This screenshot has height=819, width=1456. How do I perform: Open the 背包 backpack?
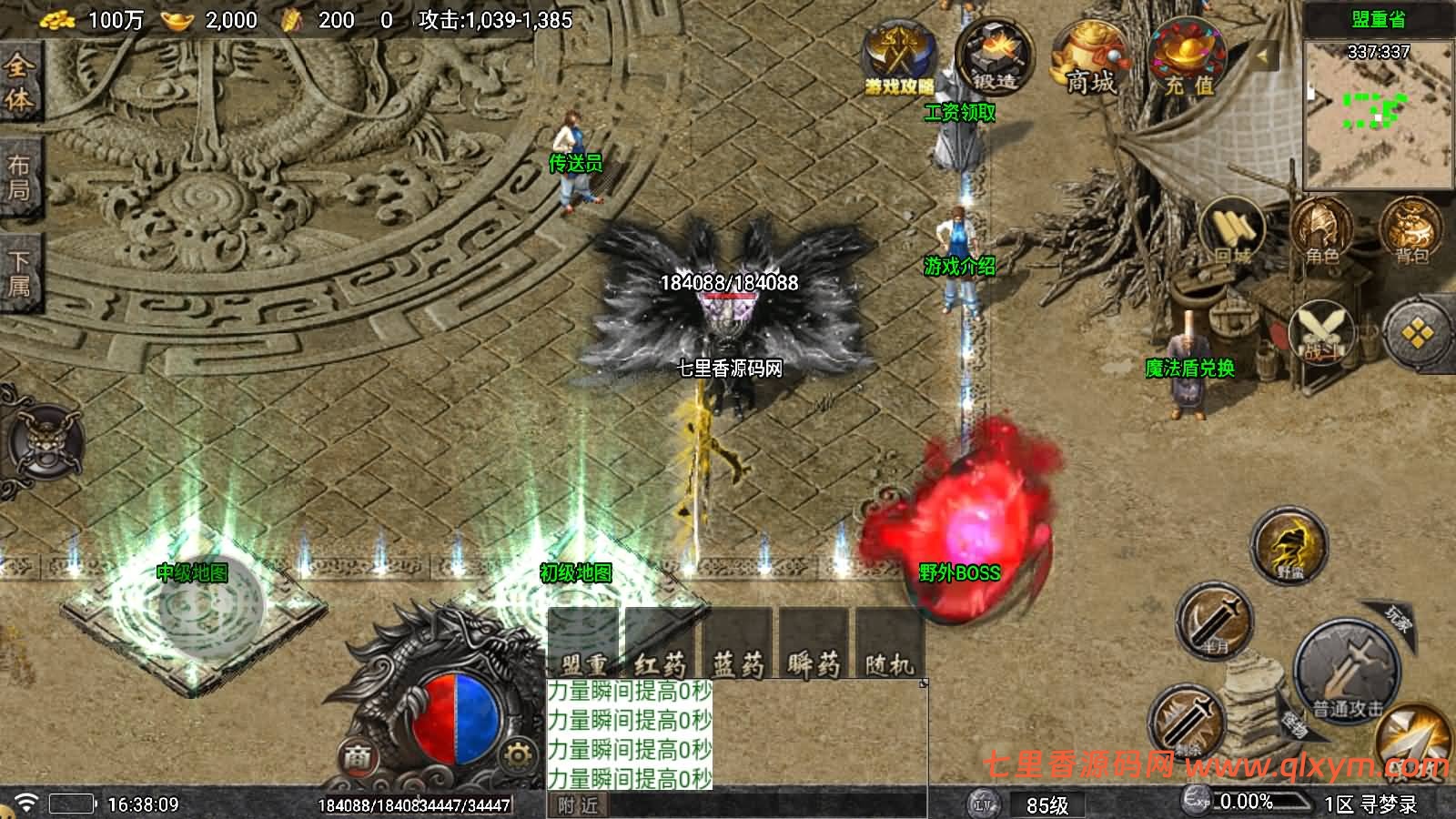(x=1410, y=232)
